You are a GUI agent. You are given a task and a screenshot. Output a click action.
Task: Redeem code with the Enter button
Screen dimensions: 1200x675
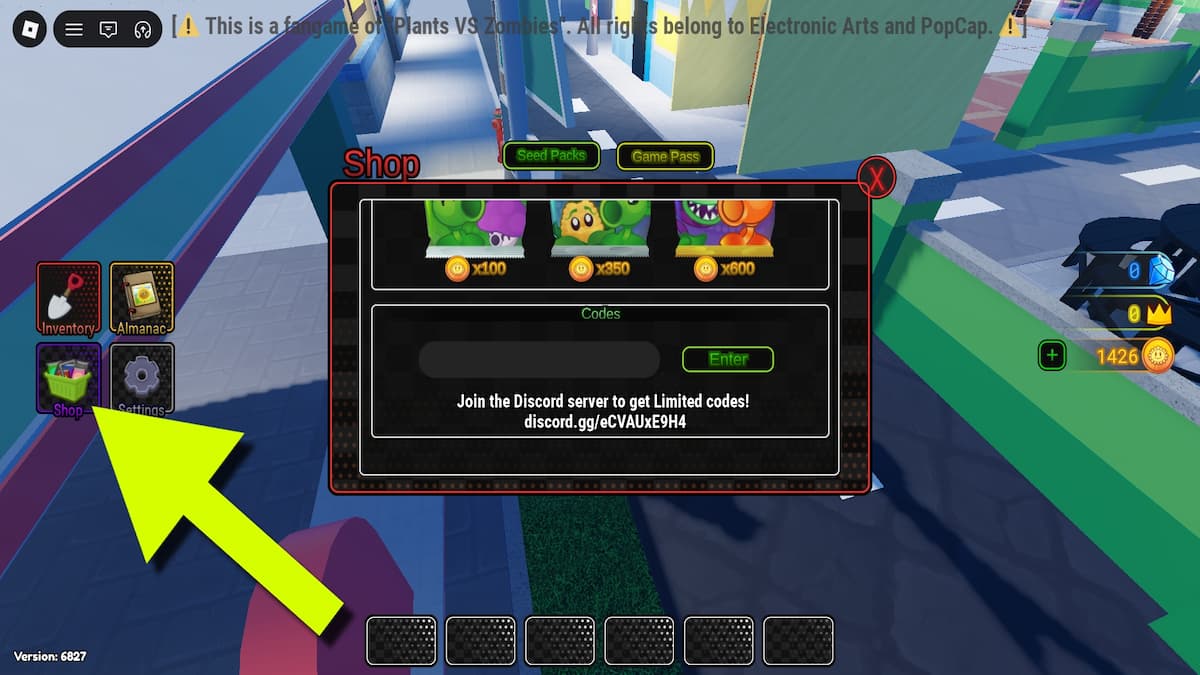coord(728,359)
